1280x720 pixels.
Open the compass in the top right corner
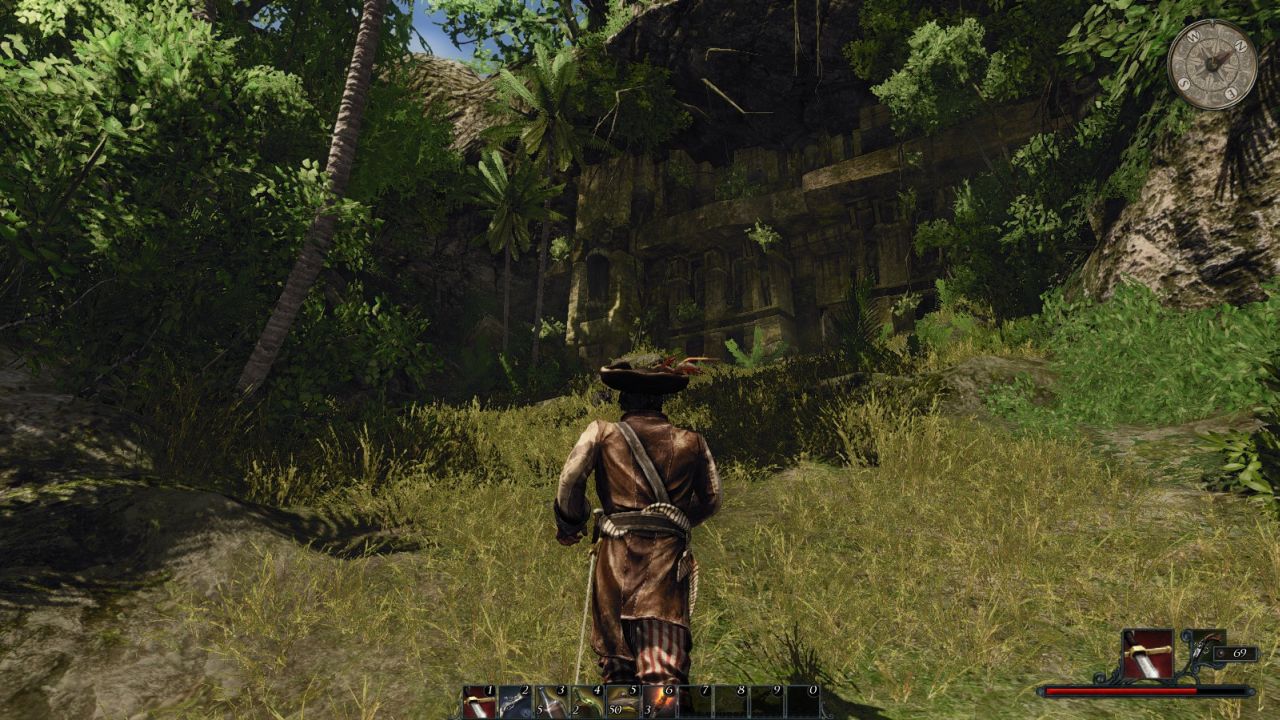(x=1213, y=62)
